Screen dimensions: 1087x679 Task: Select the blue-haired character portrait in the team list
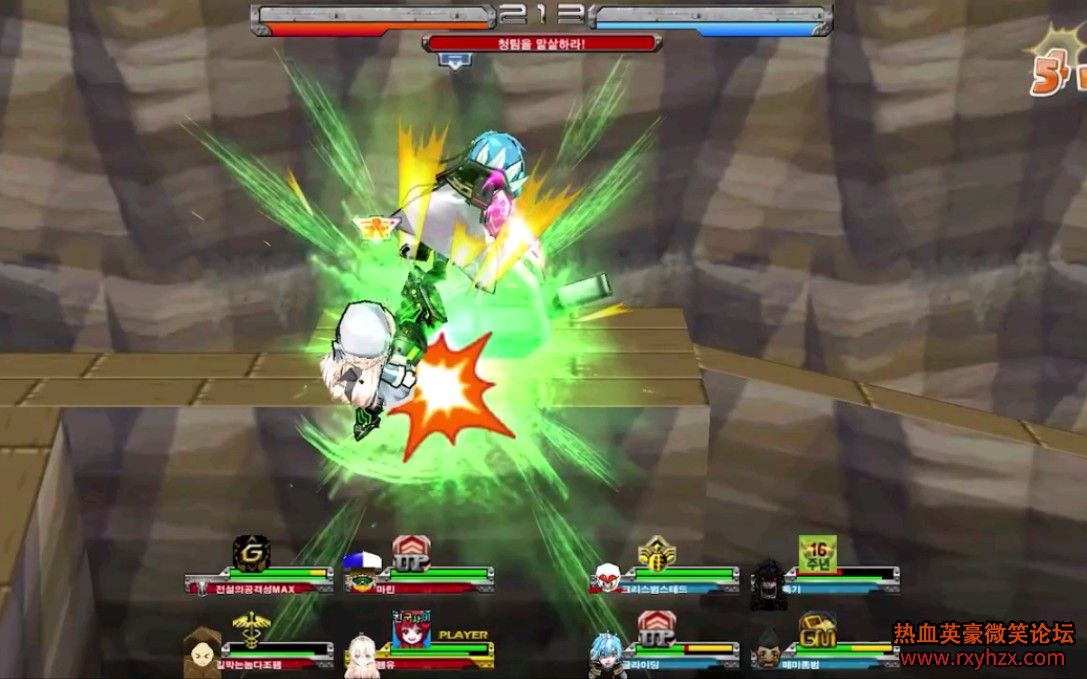pos(606,651)
